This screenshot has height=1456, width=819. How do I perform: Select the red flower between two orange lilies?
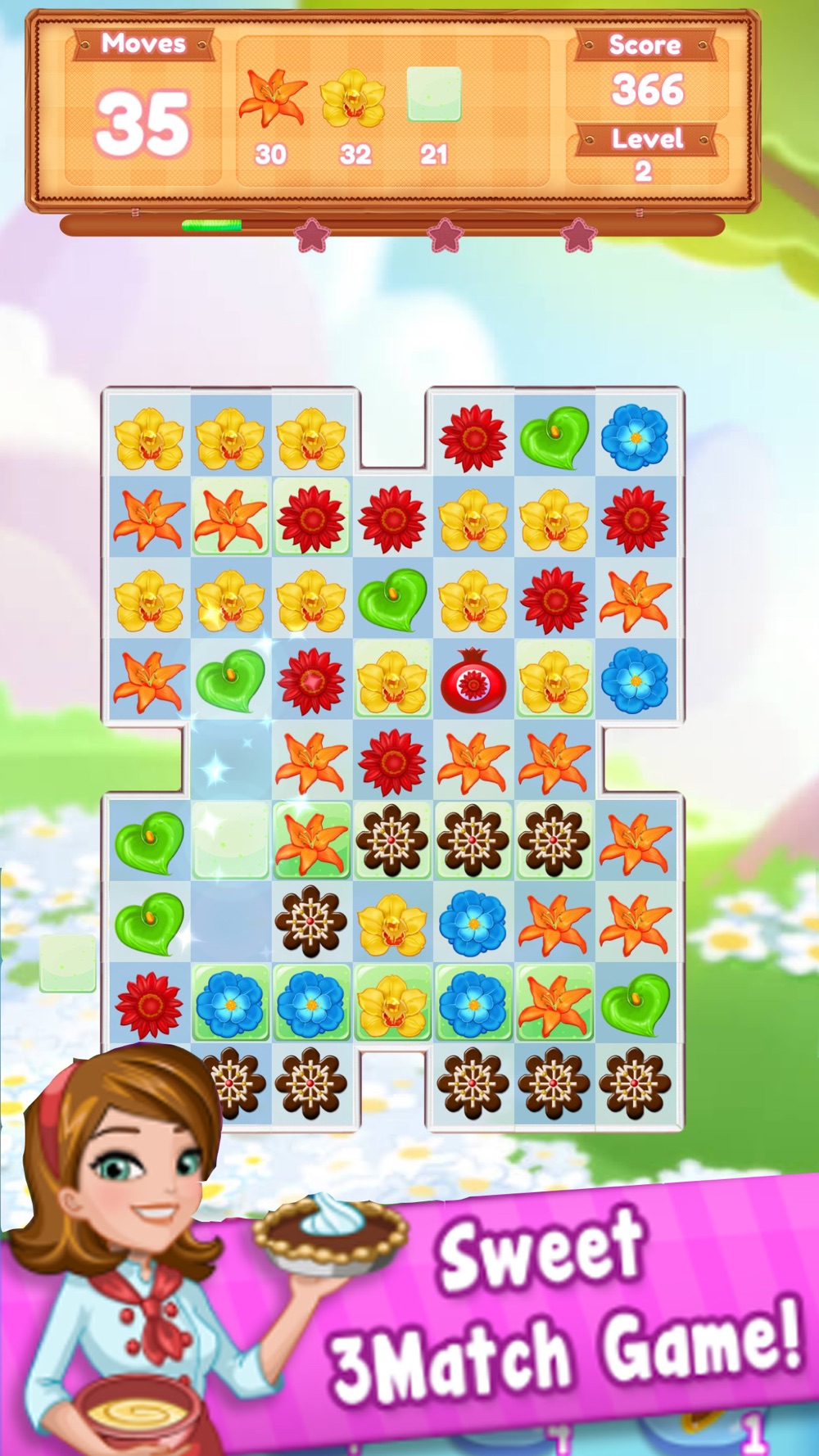click(x=392, y=762)
